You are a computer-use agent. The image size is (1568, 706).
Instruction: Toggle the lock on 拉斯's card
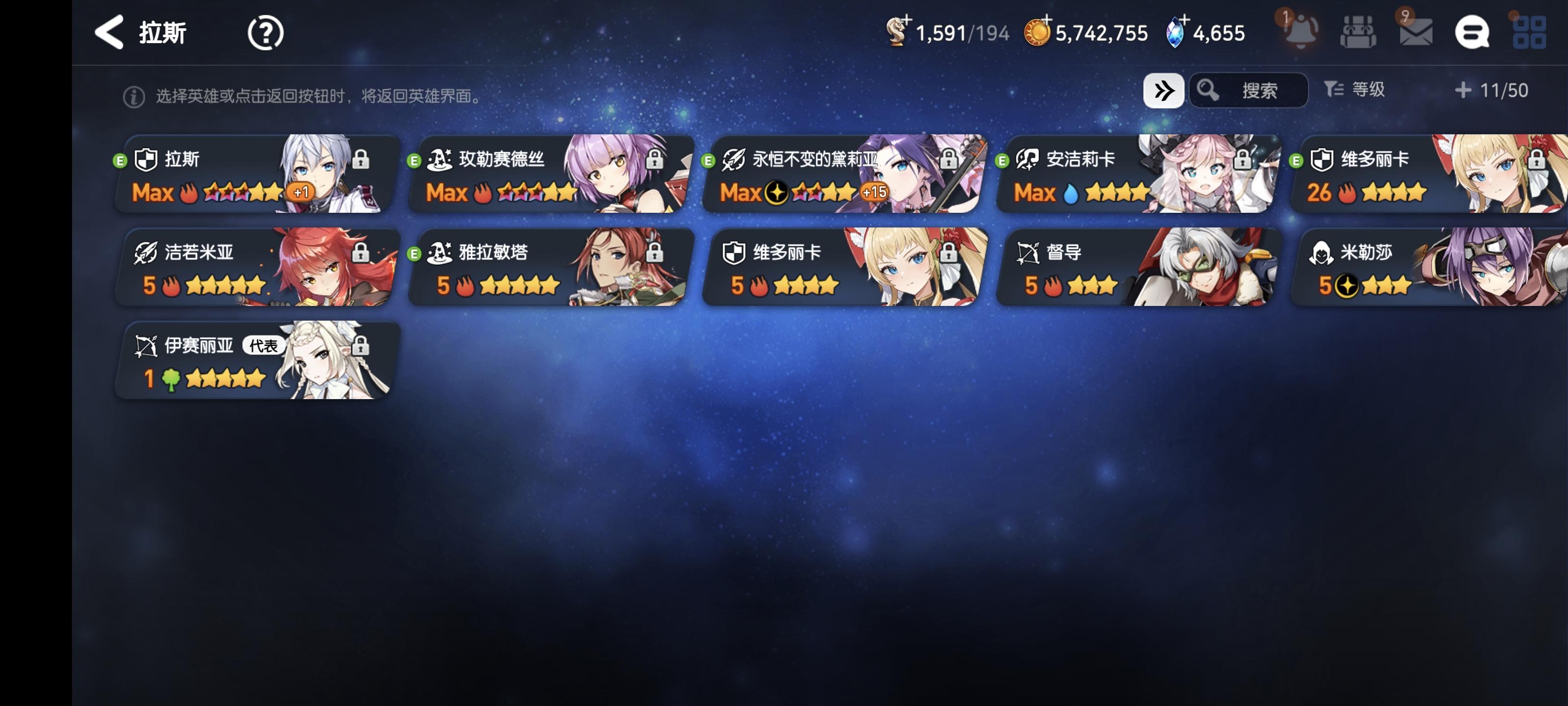pos(362,160)
